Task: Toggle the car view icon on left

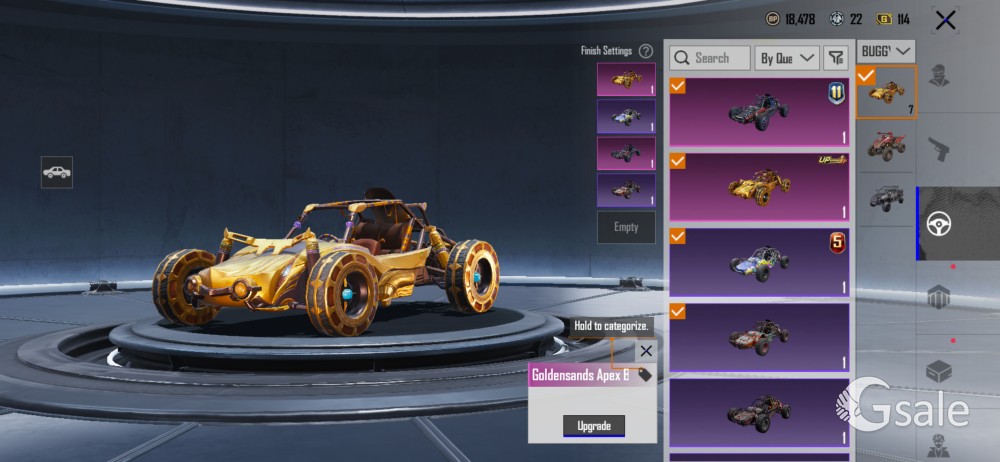Action: (57, 172)
